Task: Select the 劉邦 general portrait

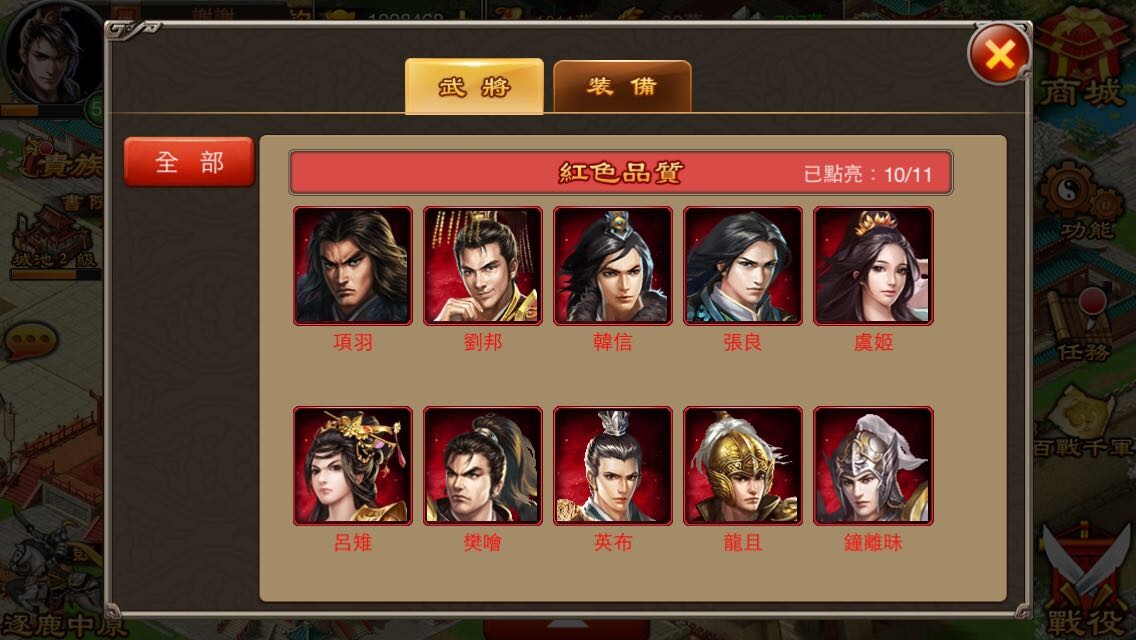Action: pos(482,266)
